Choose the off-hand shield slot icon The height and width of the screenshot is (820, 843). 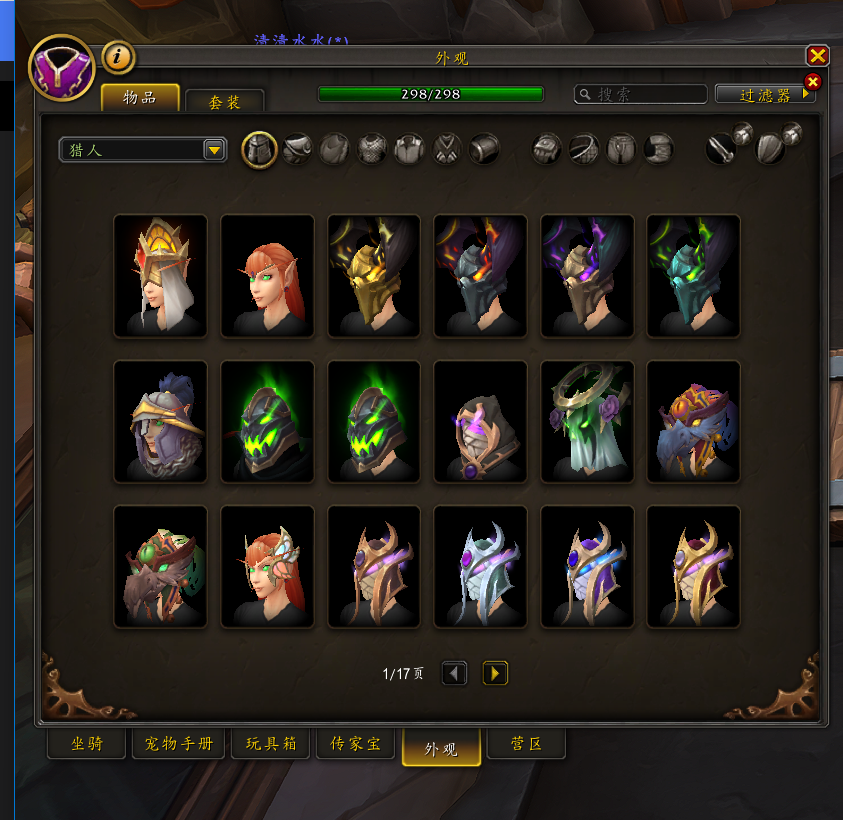click(x=771, y=150)
